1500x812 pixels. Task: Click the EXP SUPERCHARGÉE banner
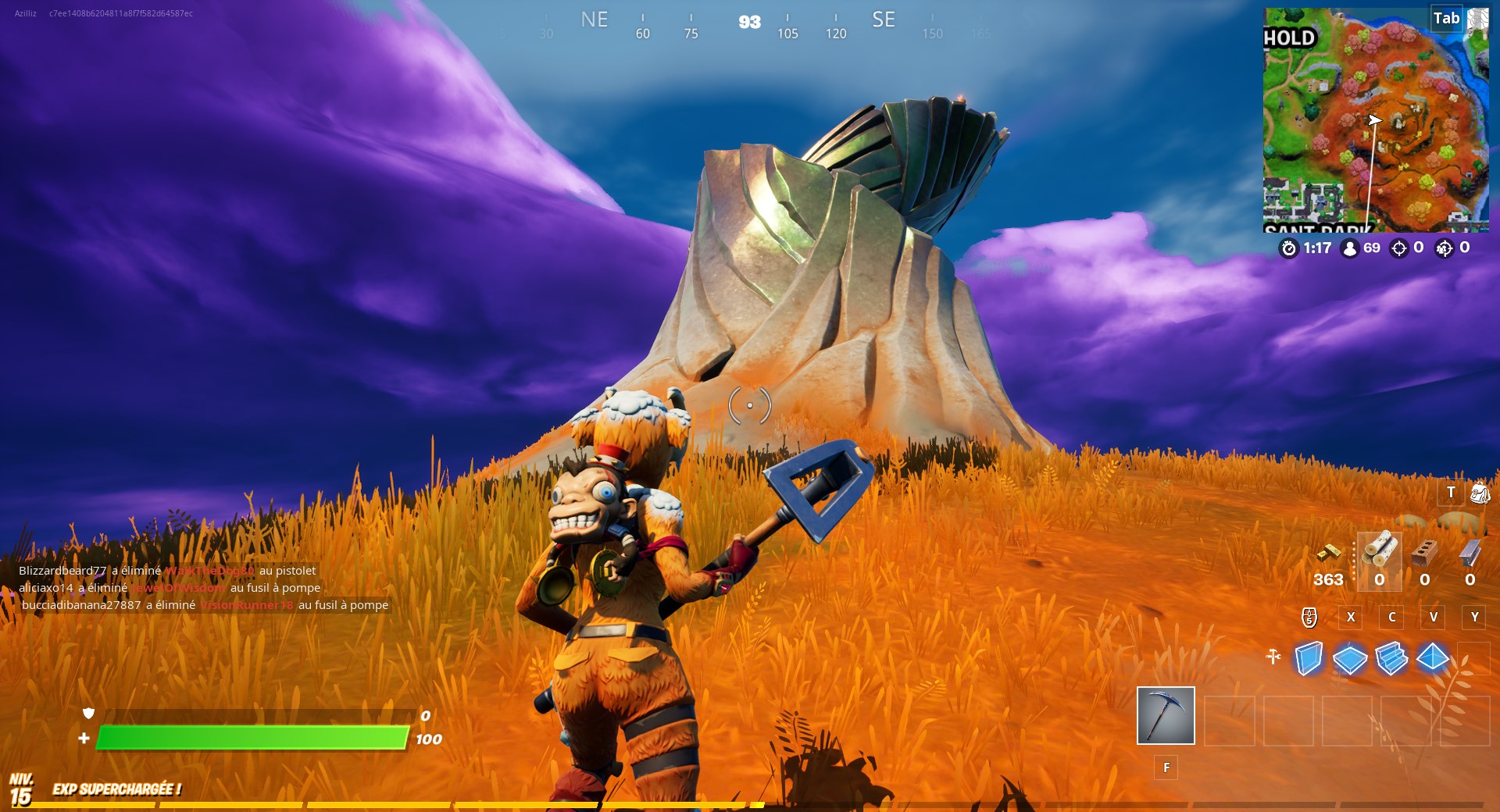click(117, 789)
